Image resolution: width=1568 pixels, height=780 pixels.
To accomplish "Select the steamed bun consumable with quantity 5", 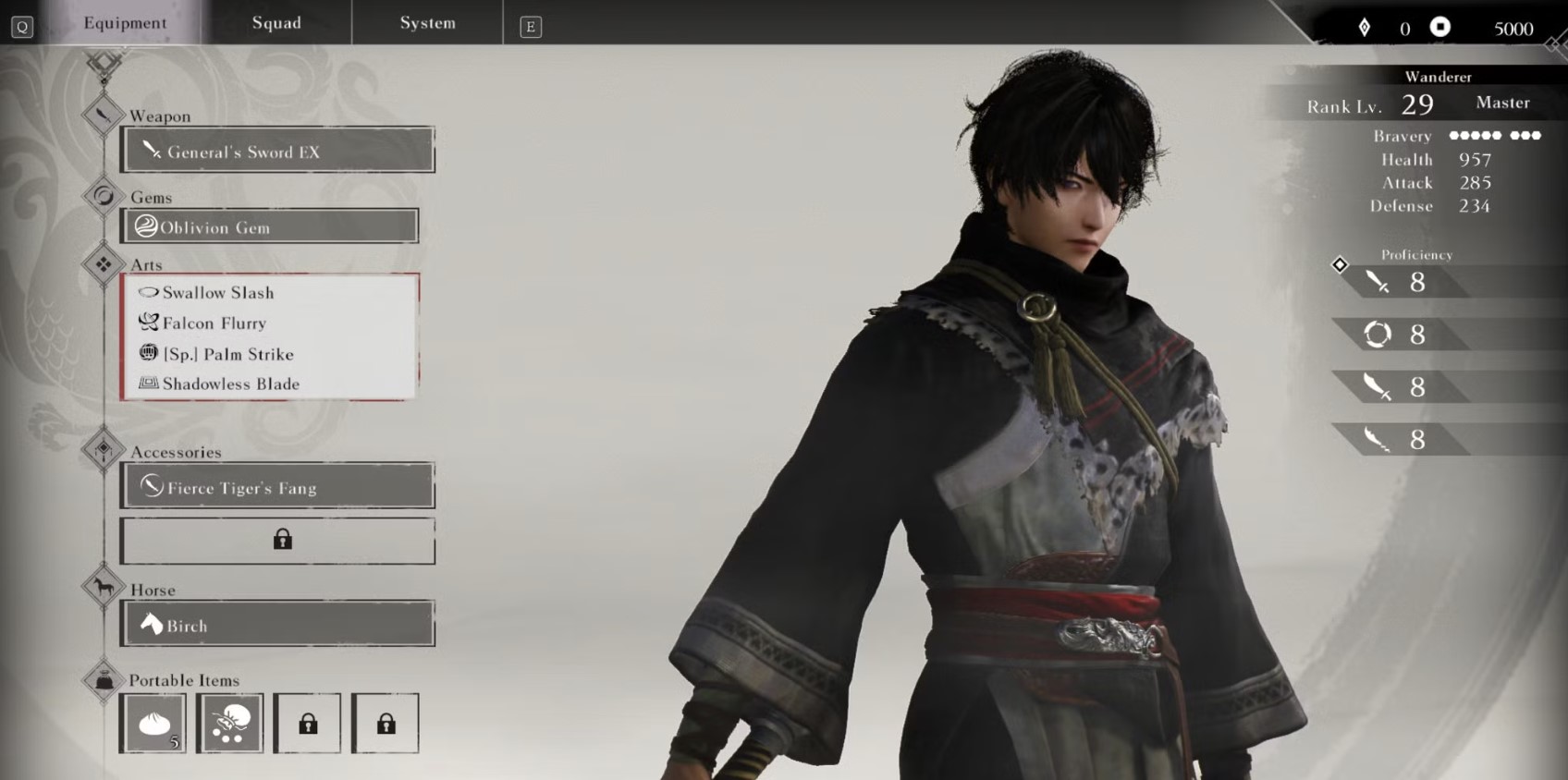I will pyautogui.click(x=153, y=723).
